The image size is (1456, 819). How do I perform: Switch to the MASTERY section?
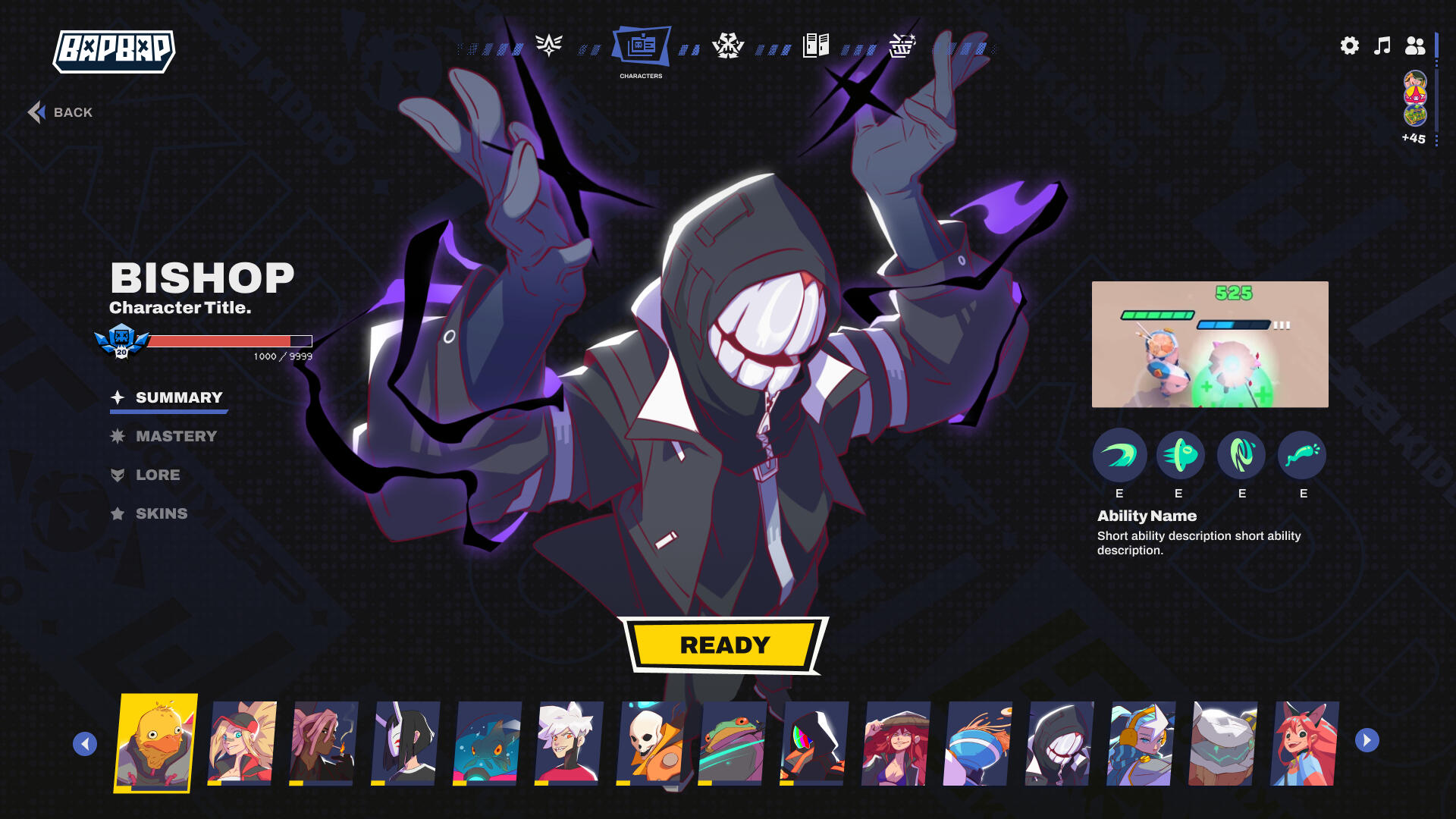176,436
